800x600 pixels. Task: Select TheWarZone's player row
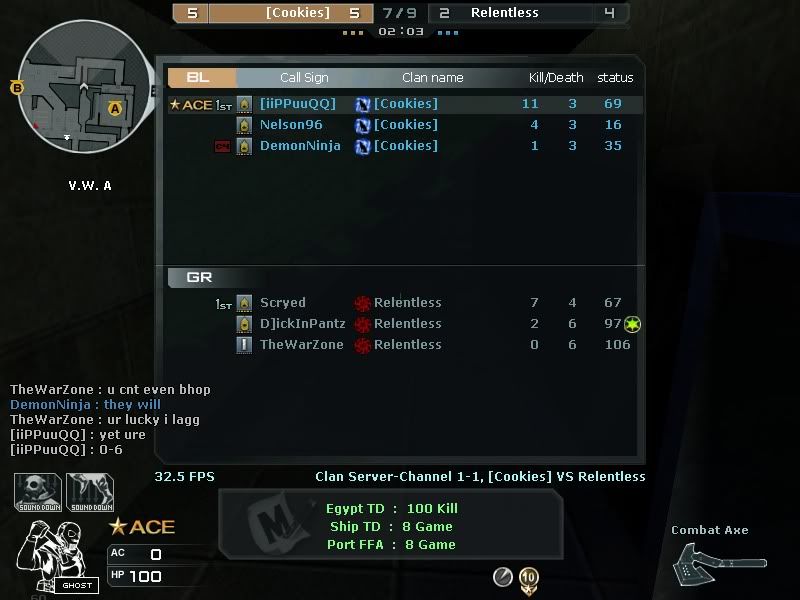point(400,345)
